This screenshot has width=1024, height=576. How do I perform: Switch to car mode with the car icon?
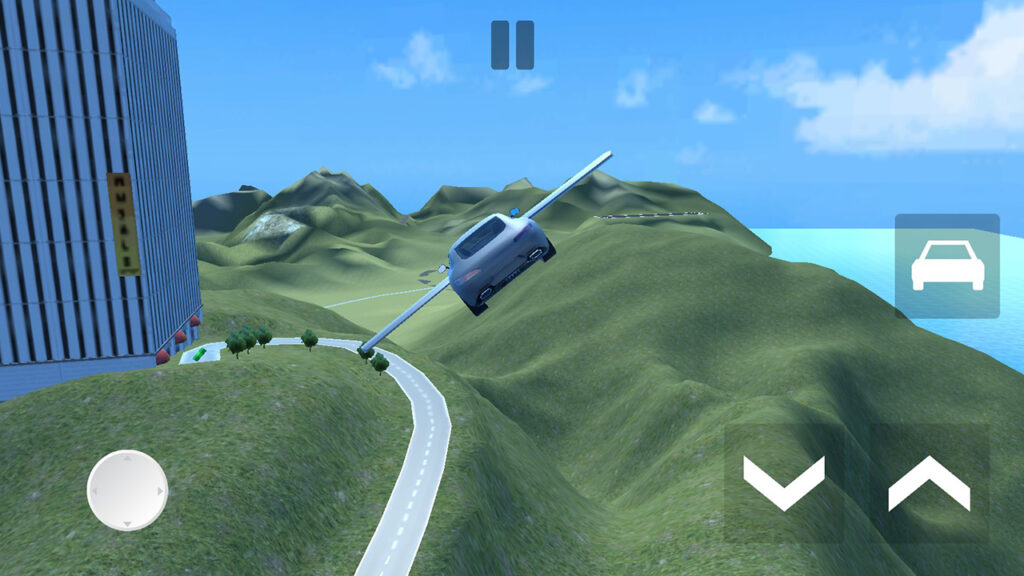pyautogui.click(x=946, y=265)
